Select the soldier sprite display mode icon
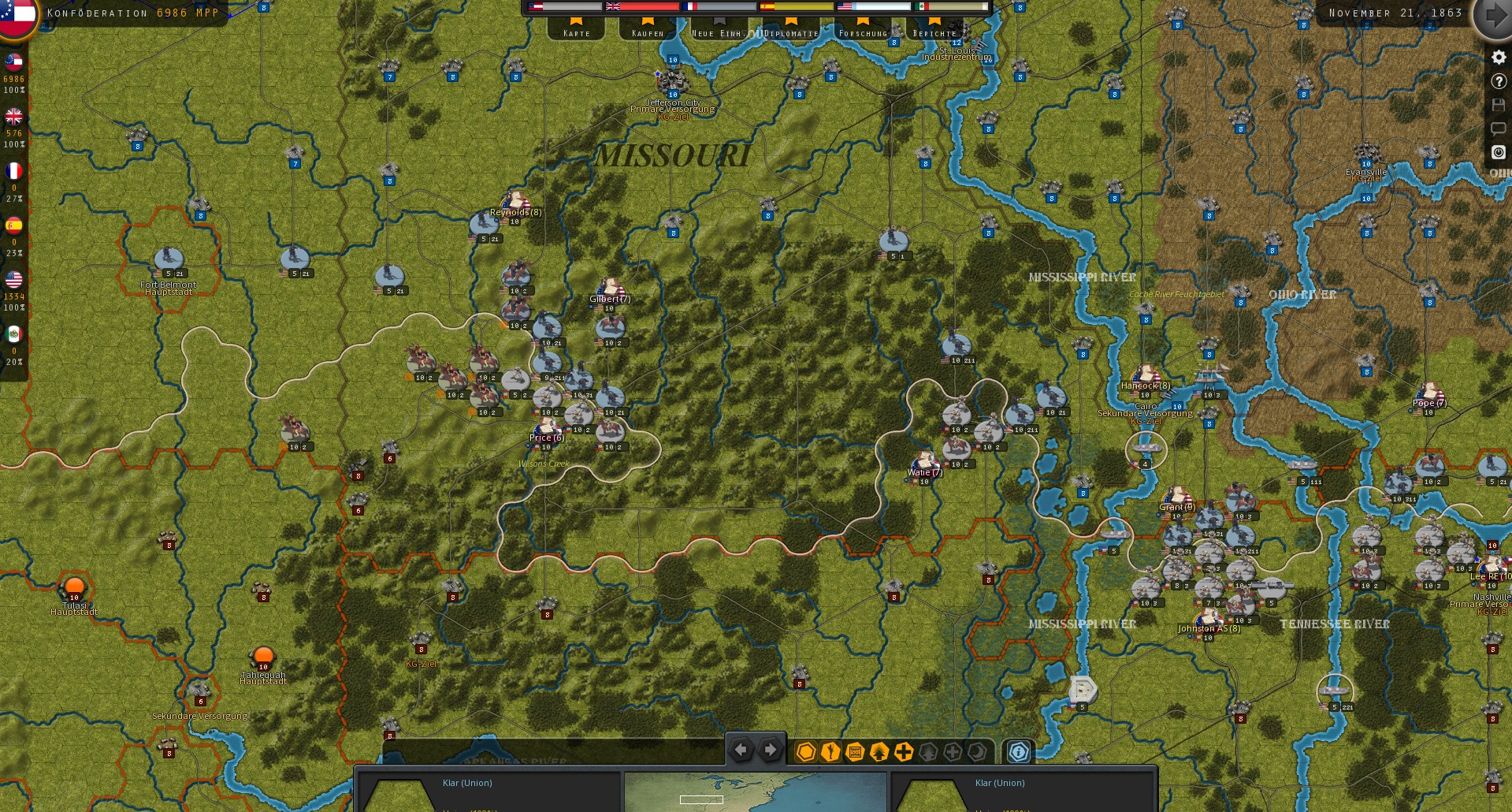 click(829, 753)
